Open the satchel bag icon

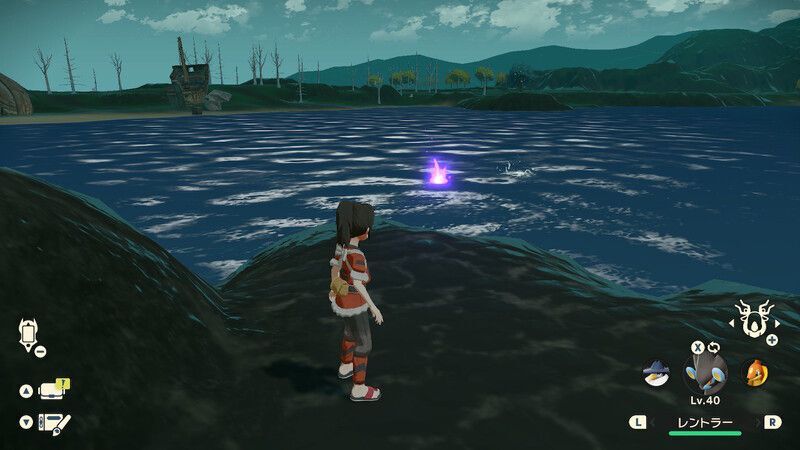[x=52, y=391]
